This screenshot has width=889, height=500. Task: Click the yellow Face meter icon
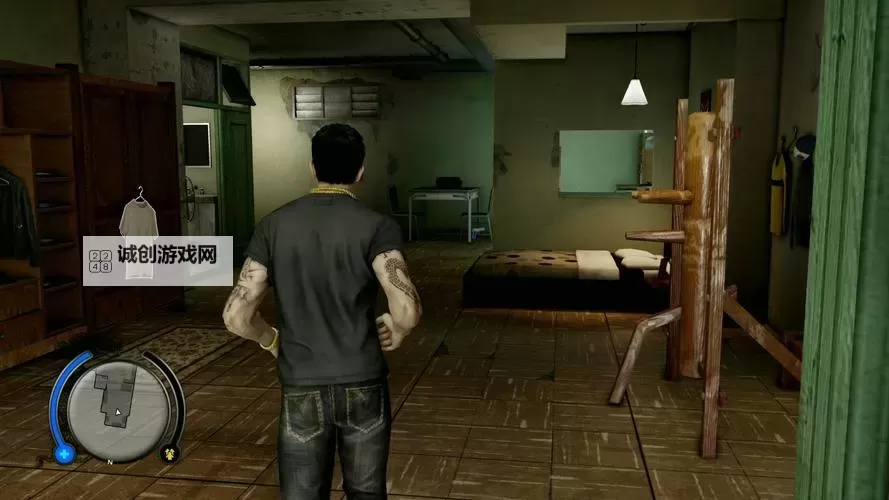170,453
